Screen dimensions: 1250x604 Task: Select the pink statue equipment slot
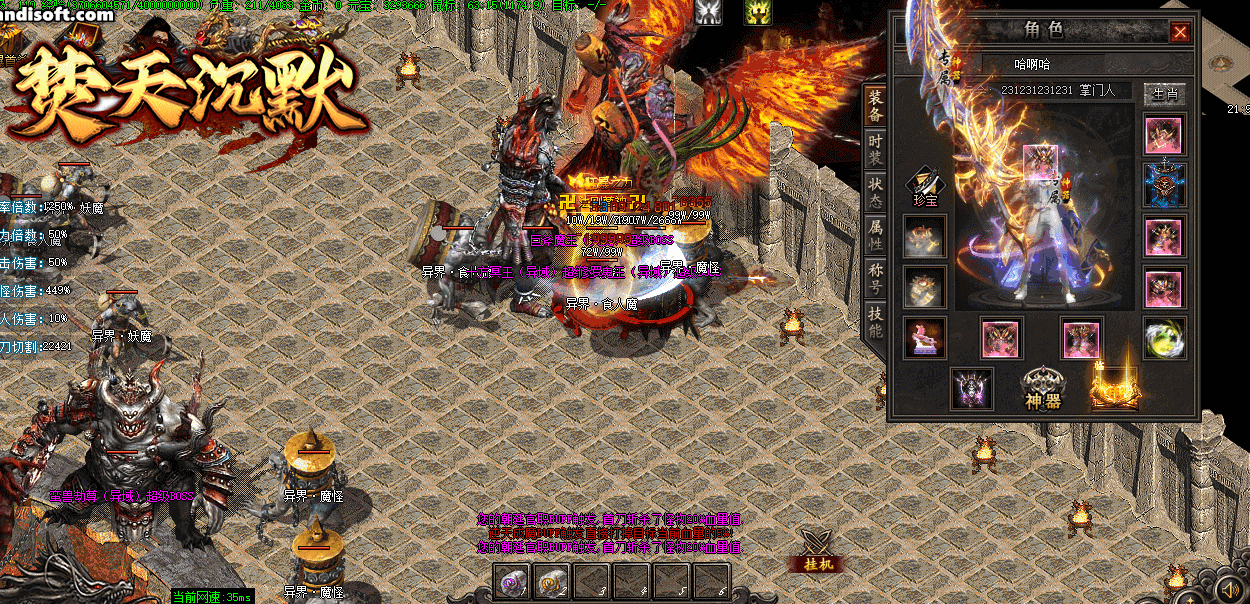[925, 338]
